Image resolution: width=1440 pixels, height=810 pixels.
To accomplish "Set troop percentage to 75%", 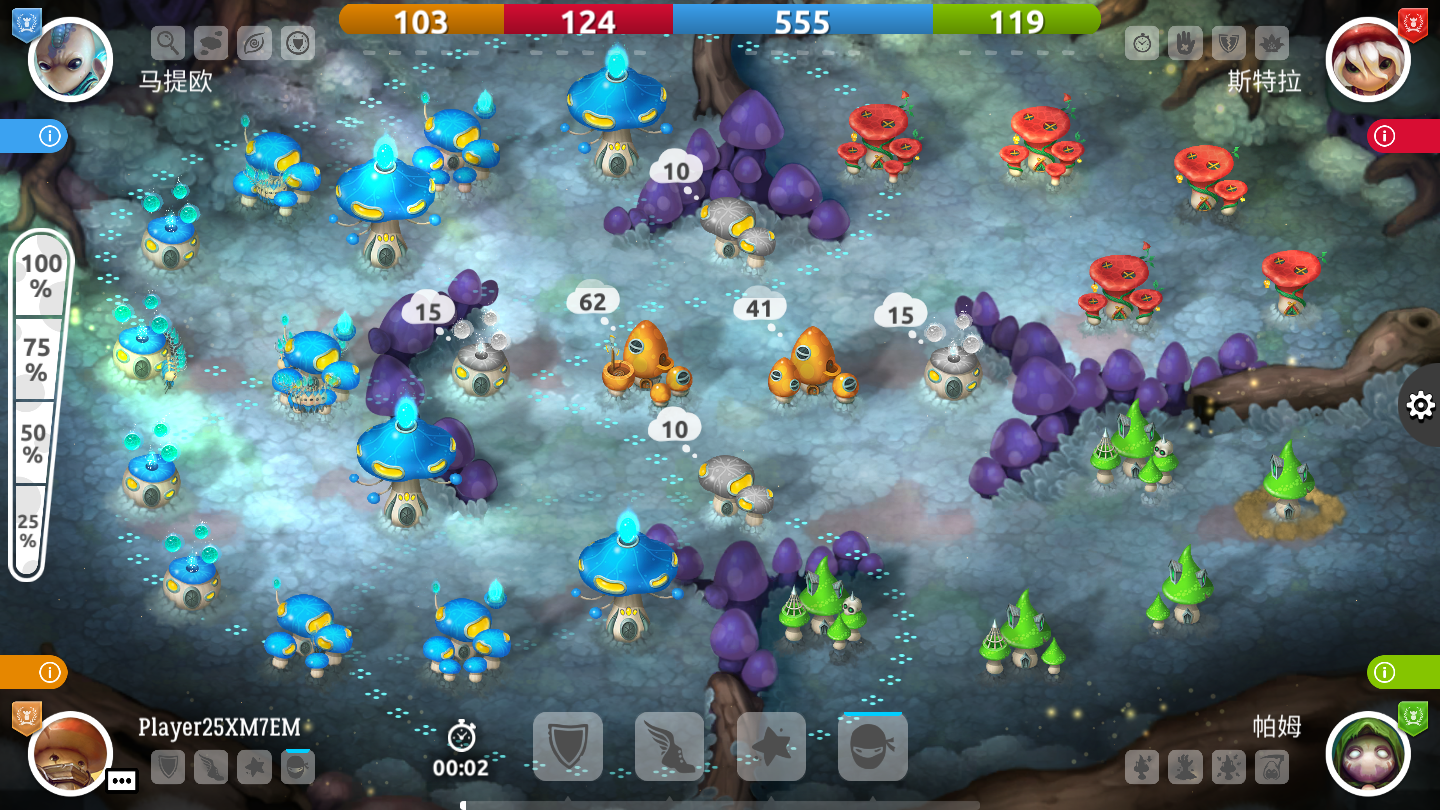I will pyautogui.click(x=38, y=359).
